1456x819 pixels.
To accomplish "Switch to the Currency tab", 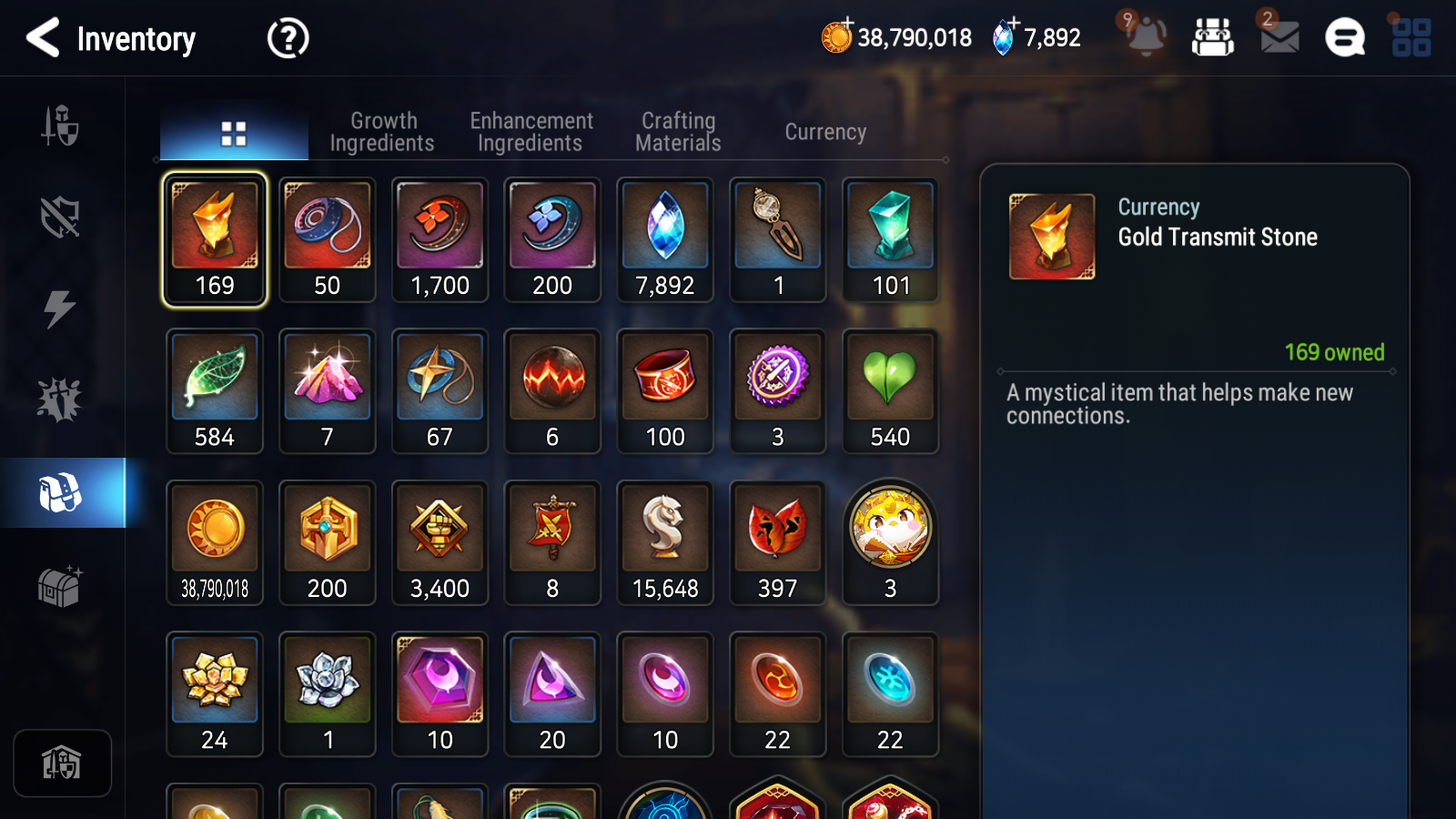I will click(x=824, y=131).
